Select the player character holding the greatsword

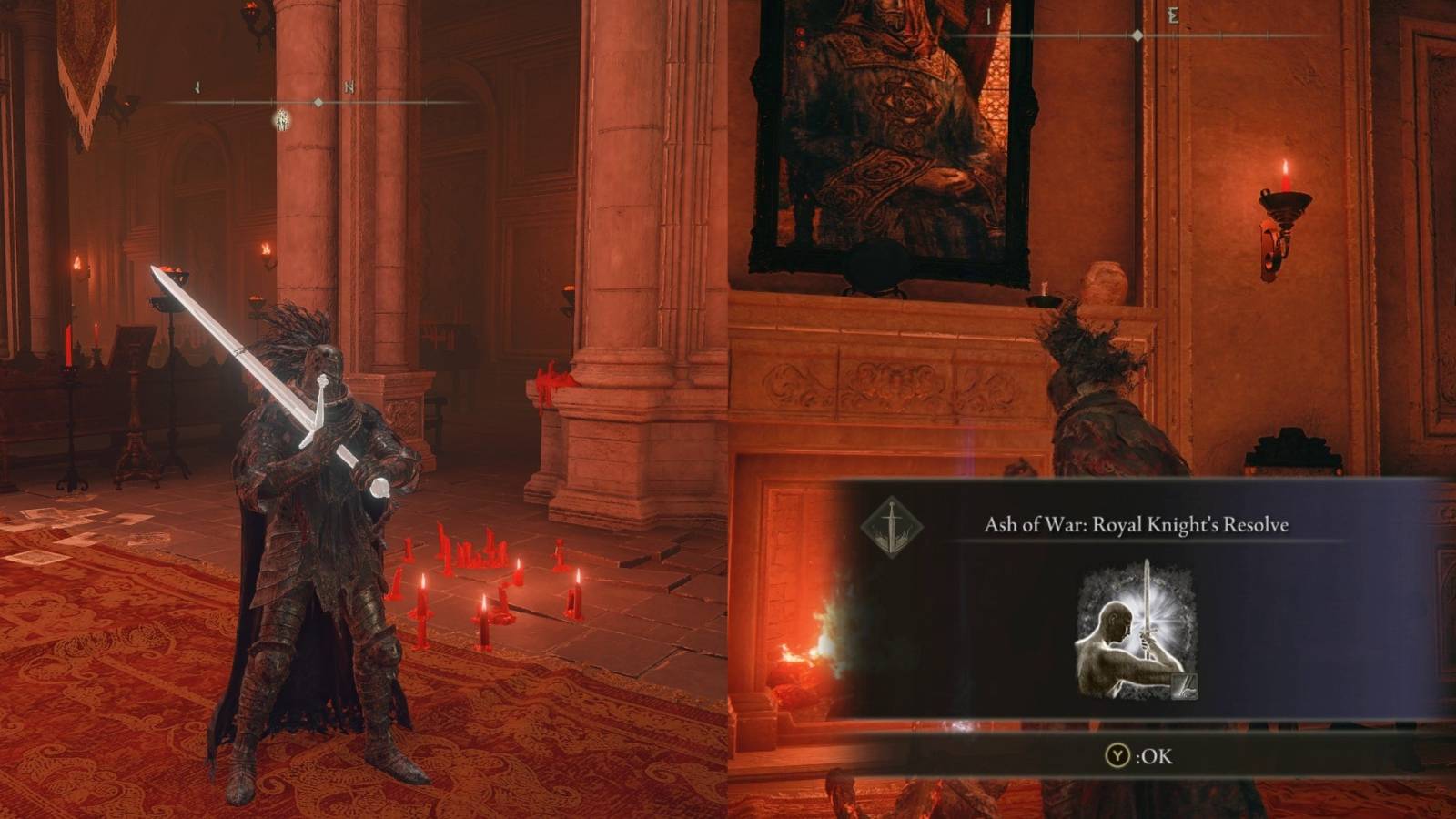click(309, 519)
